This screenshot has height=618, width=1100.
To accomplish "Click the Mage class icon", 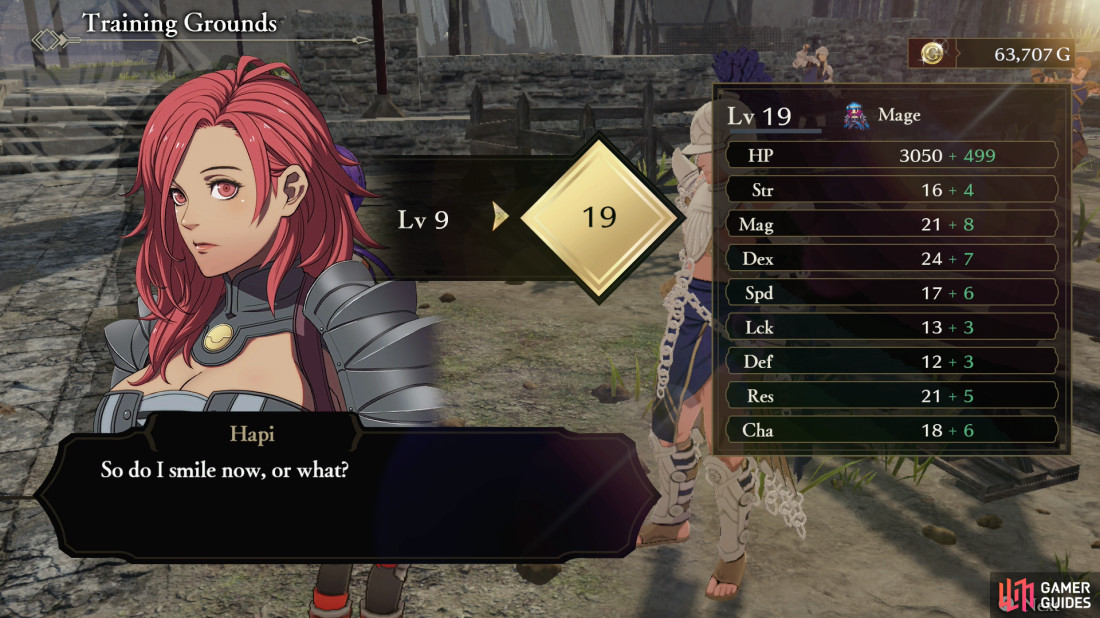I will click(x=856, y=116).
